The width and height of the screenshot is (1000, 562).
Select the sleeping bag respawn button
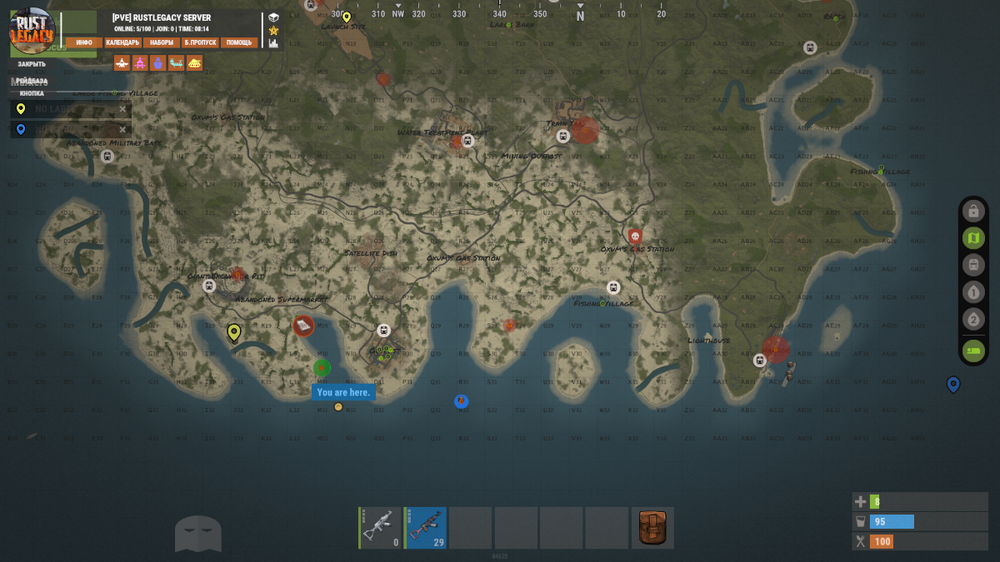[973, 351]
